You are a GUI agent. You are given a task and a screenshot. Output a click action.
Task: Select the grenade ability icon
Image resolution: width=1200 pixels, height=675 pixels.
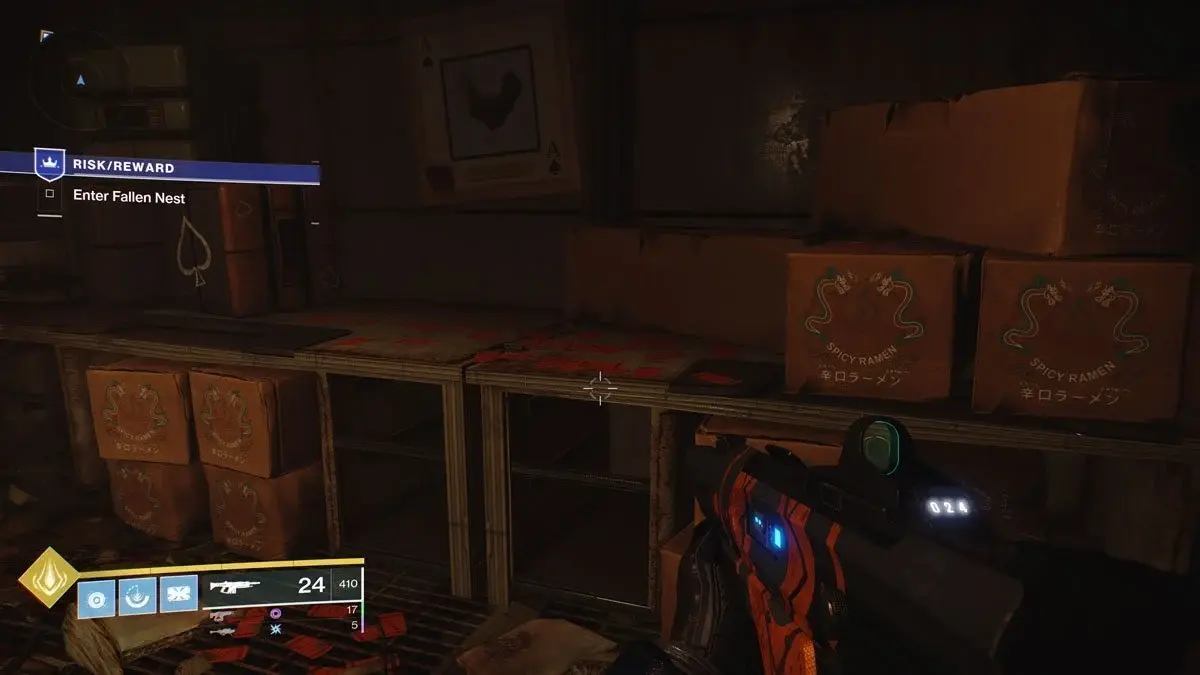(x=97, y=597)
